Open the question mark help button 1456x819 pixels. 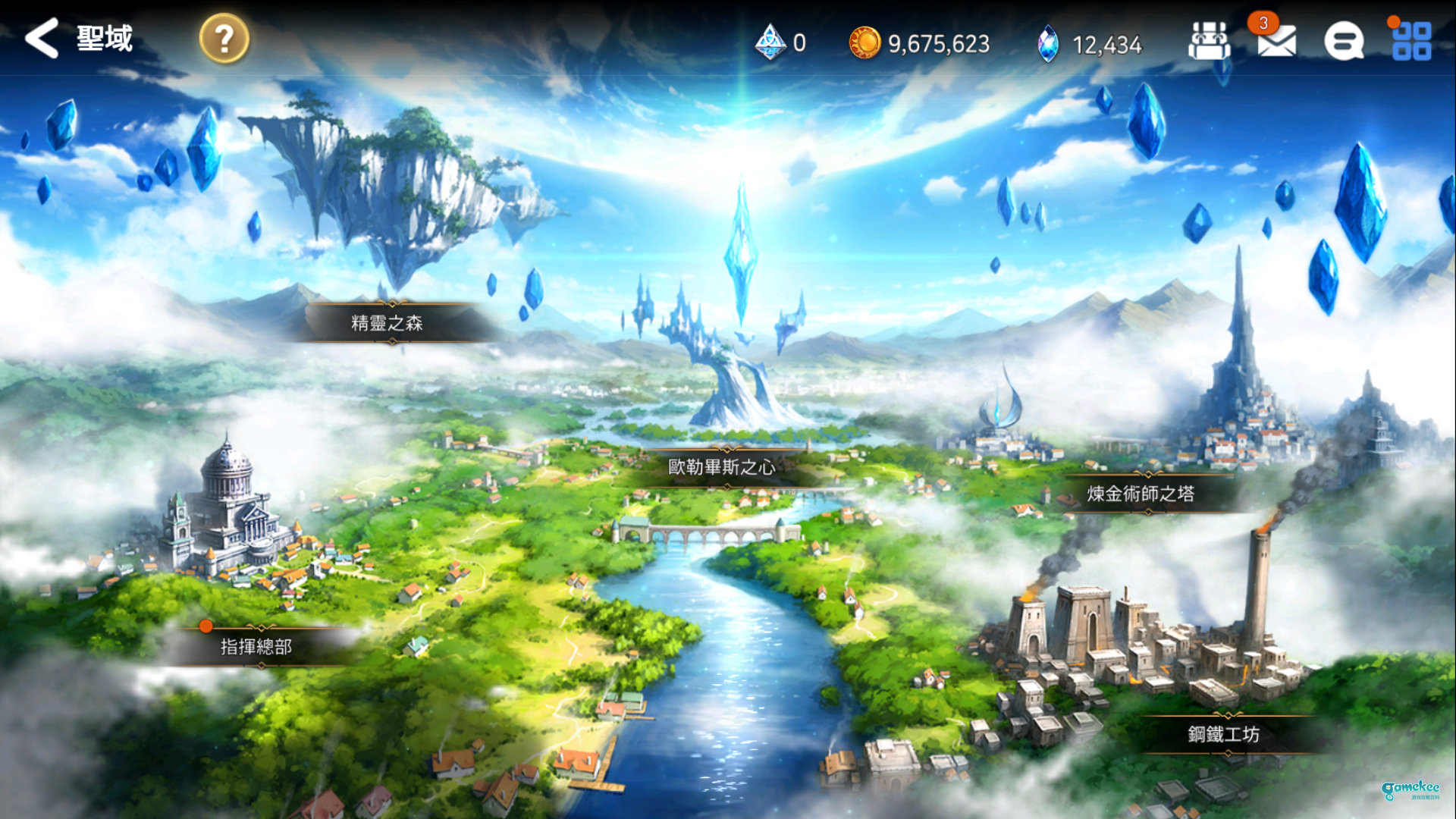(224, 39)
